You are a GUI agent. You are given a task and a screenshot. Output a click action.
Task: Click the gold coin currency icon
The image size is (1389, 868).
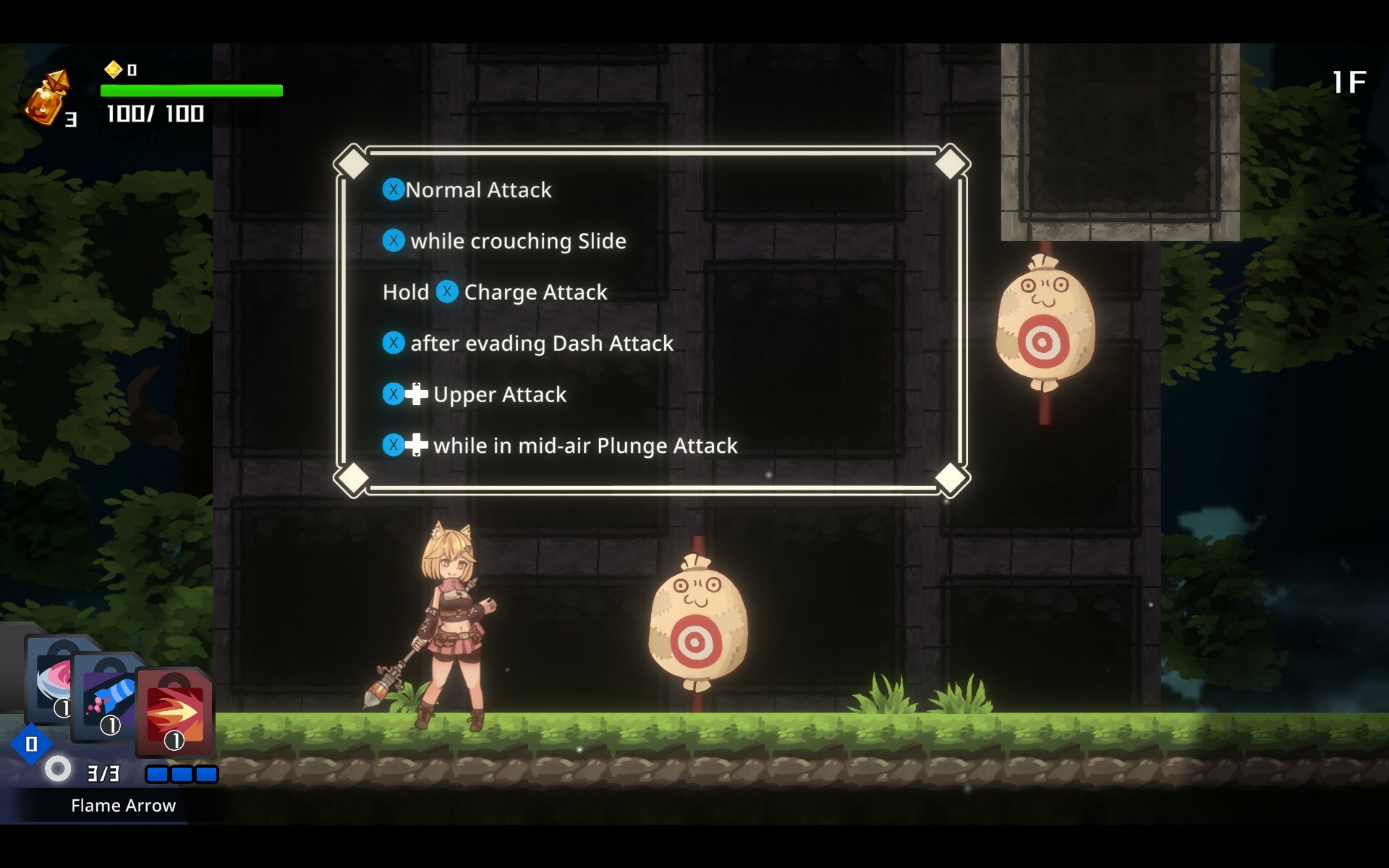(113, 70)
